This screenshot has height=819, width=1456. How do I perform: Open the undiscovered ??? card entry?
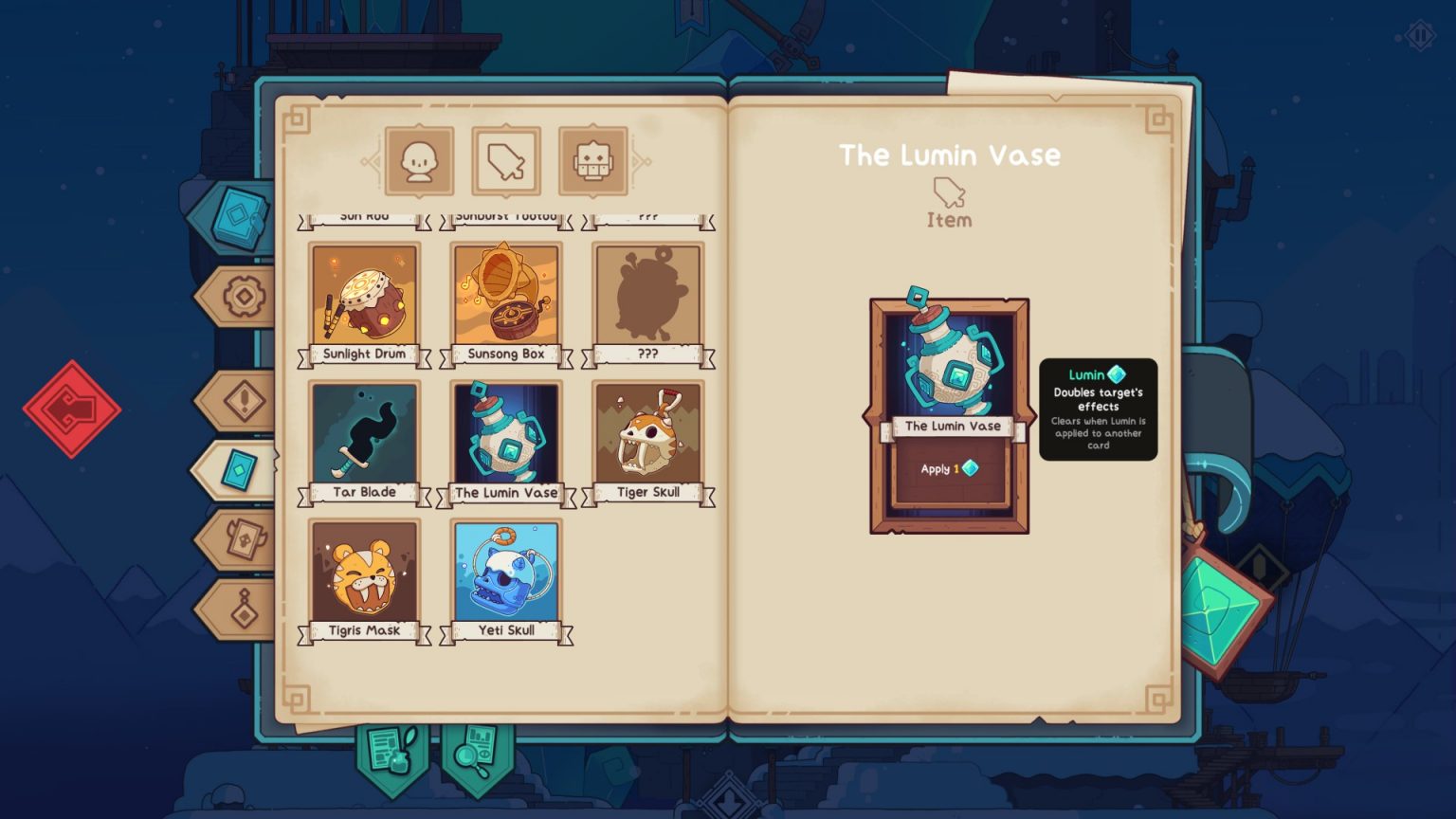coord(646,296)
